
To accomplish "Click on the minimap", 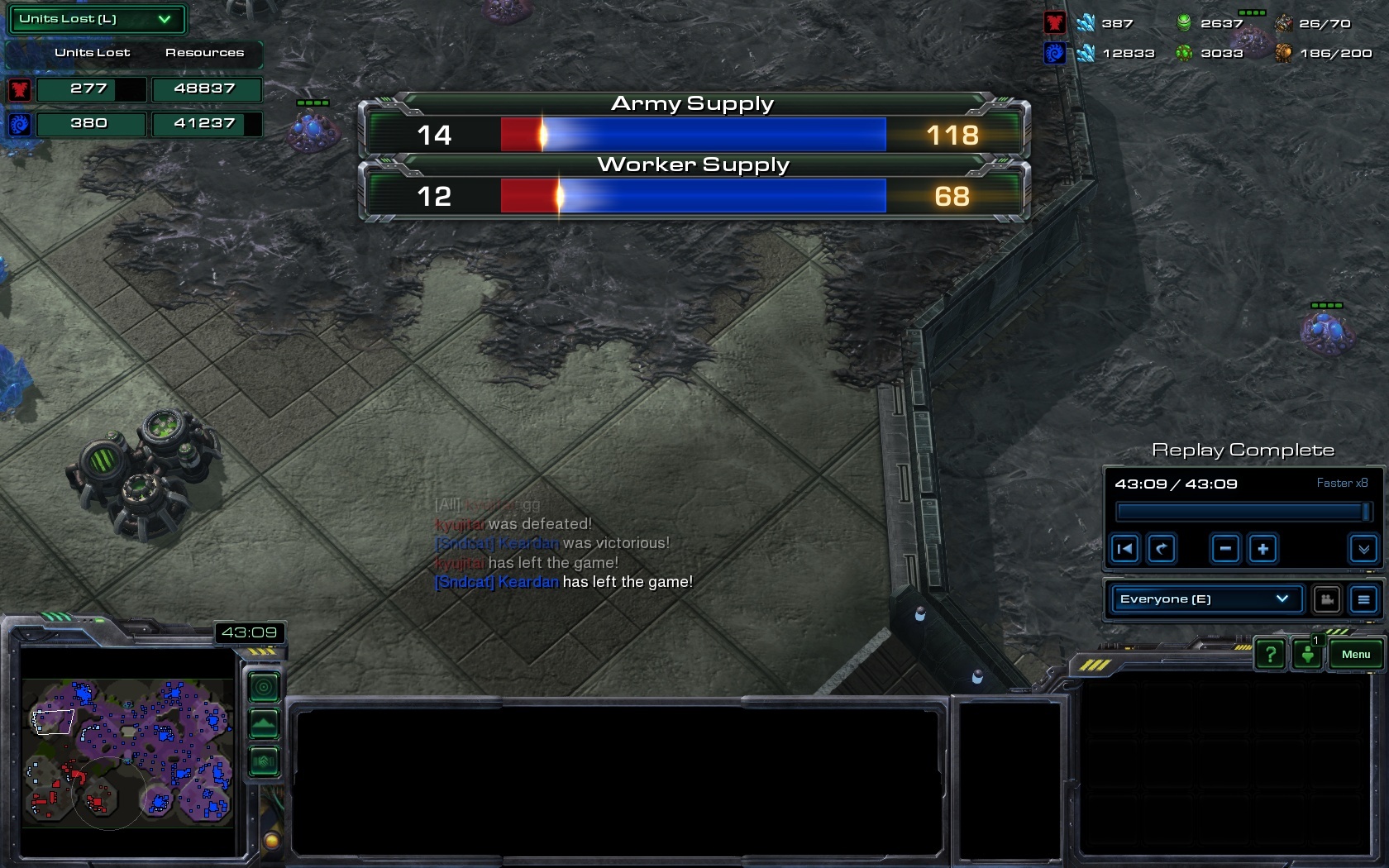I will point(128,751).
